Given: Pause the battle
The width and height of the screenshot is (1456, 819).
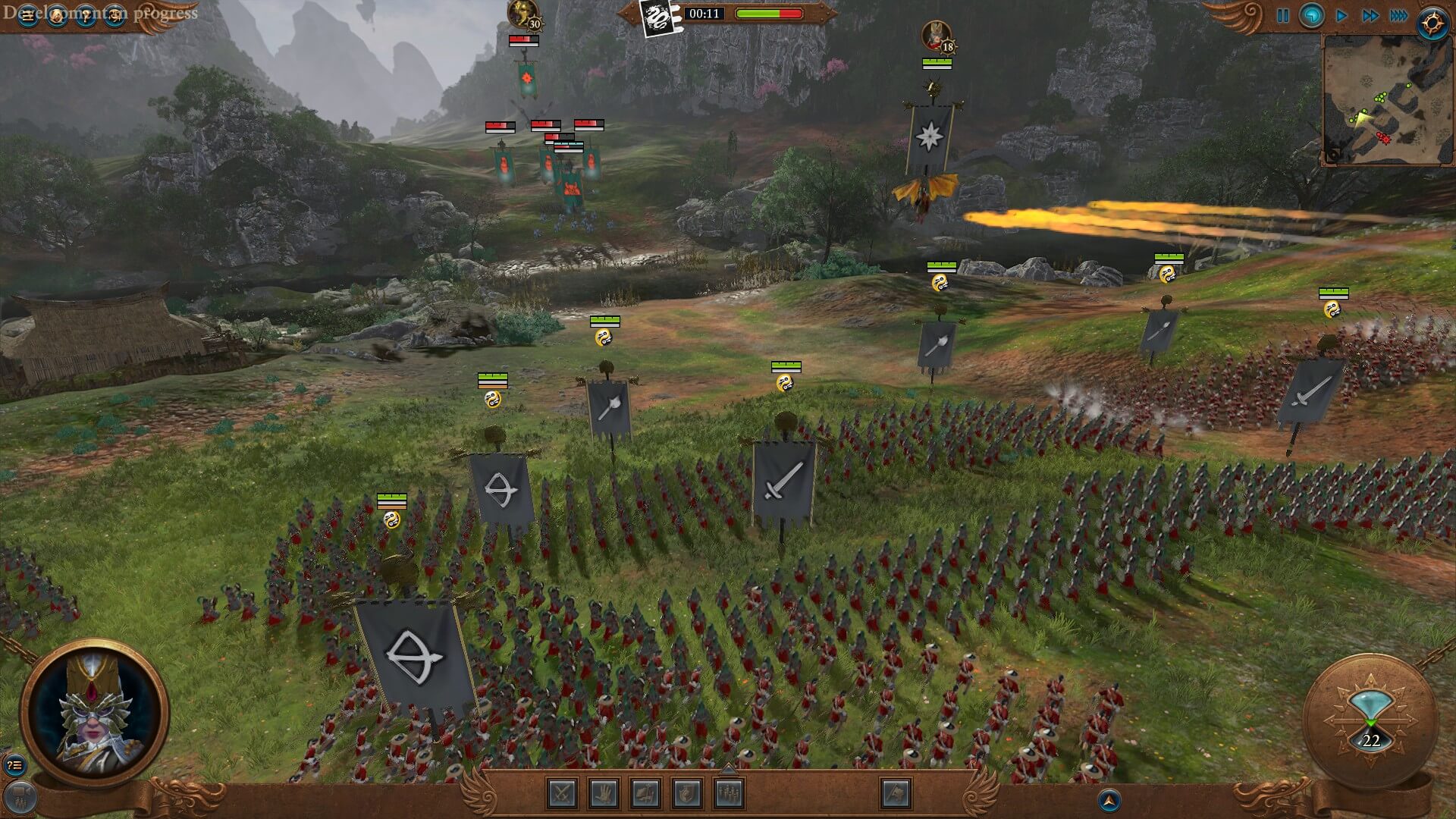Looking at the screenshot, I should pos(1282,16).
